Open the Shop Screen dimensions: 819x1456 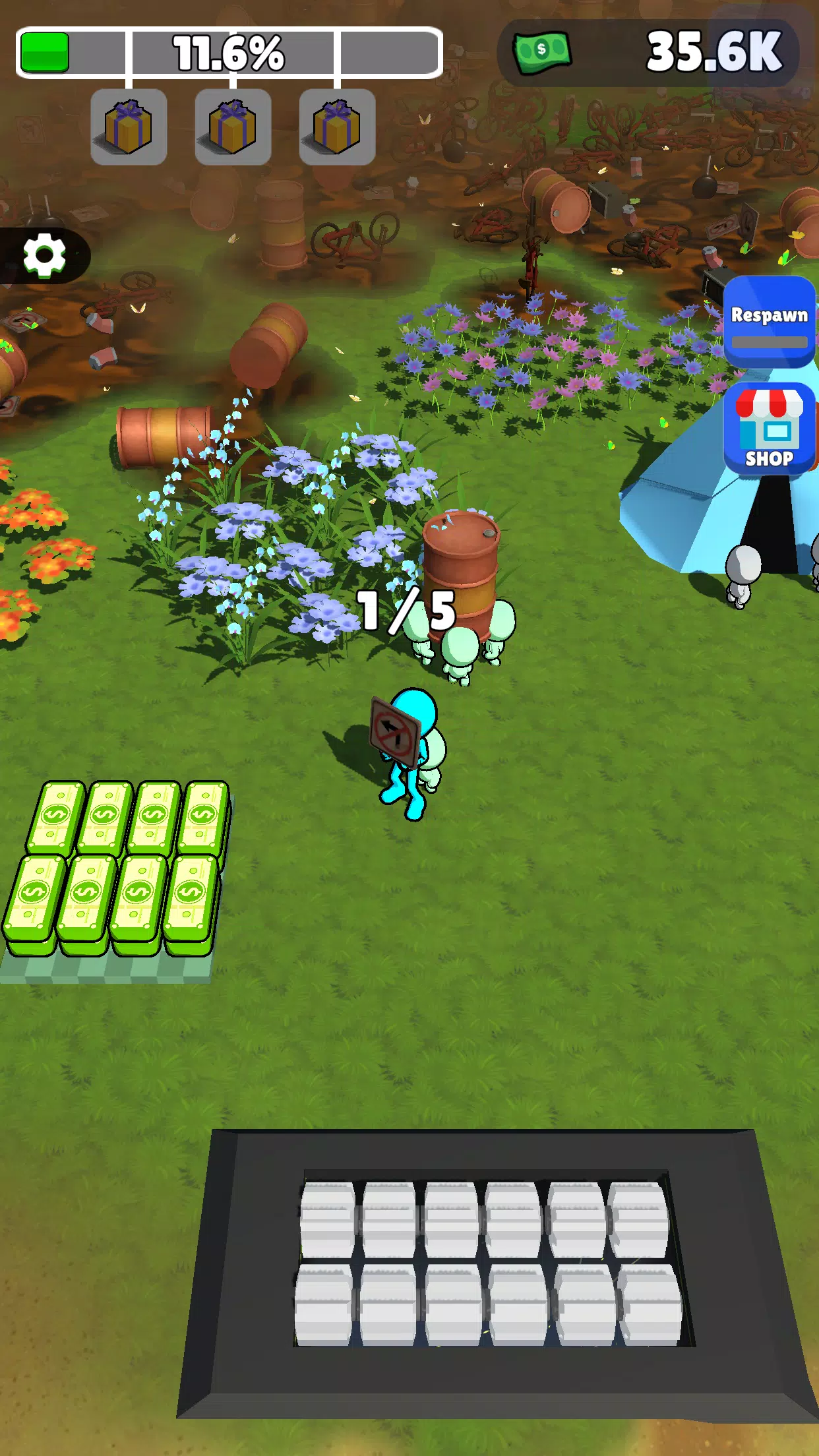769,429
